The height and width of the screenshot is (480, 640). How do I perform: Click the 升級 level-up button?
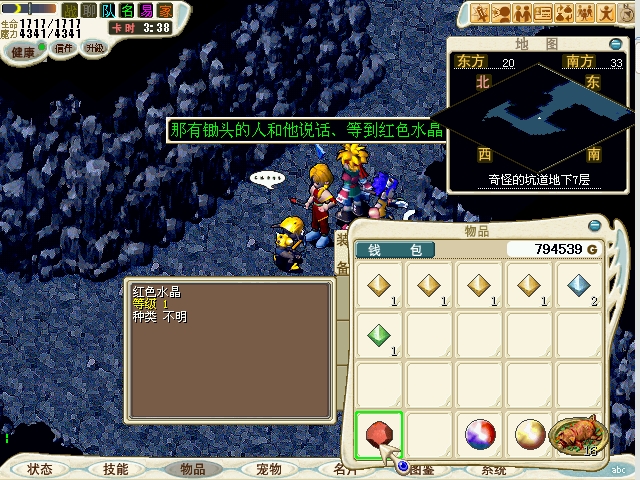(93, 47)
